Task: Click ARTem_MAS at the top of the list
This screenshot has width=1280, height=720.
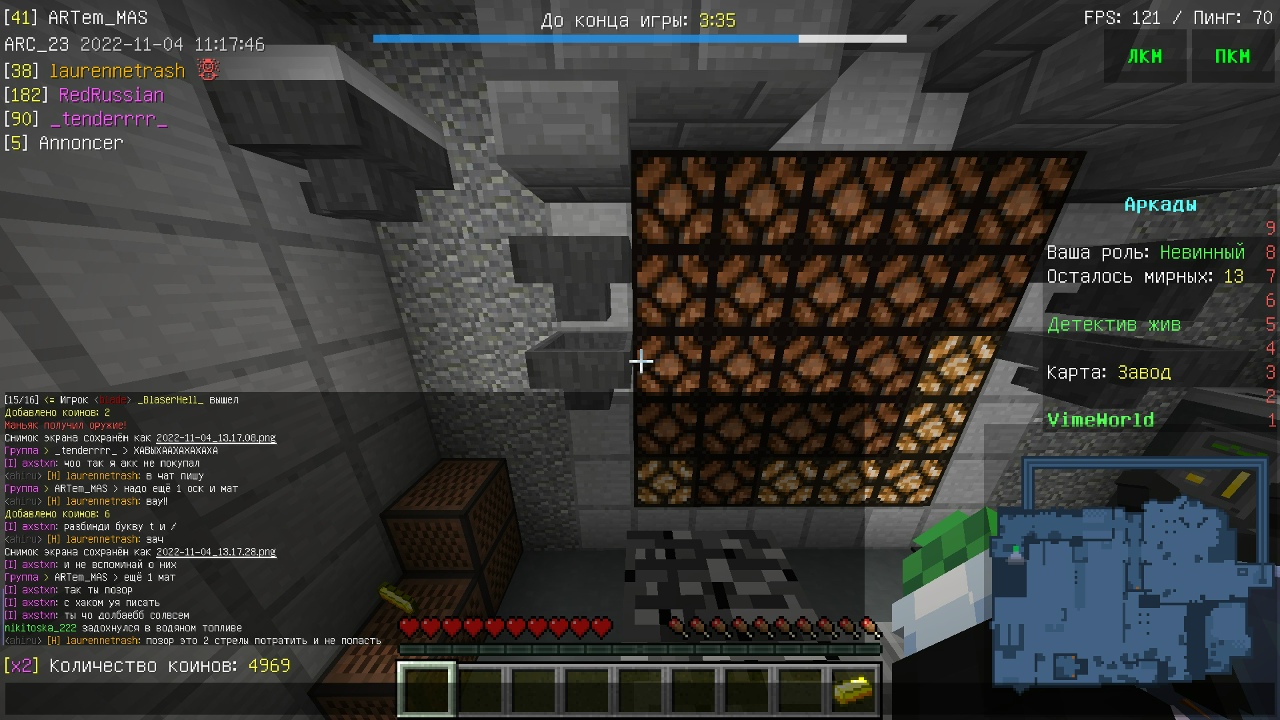Action: click(97, 18)
